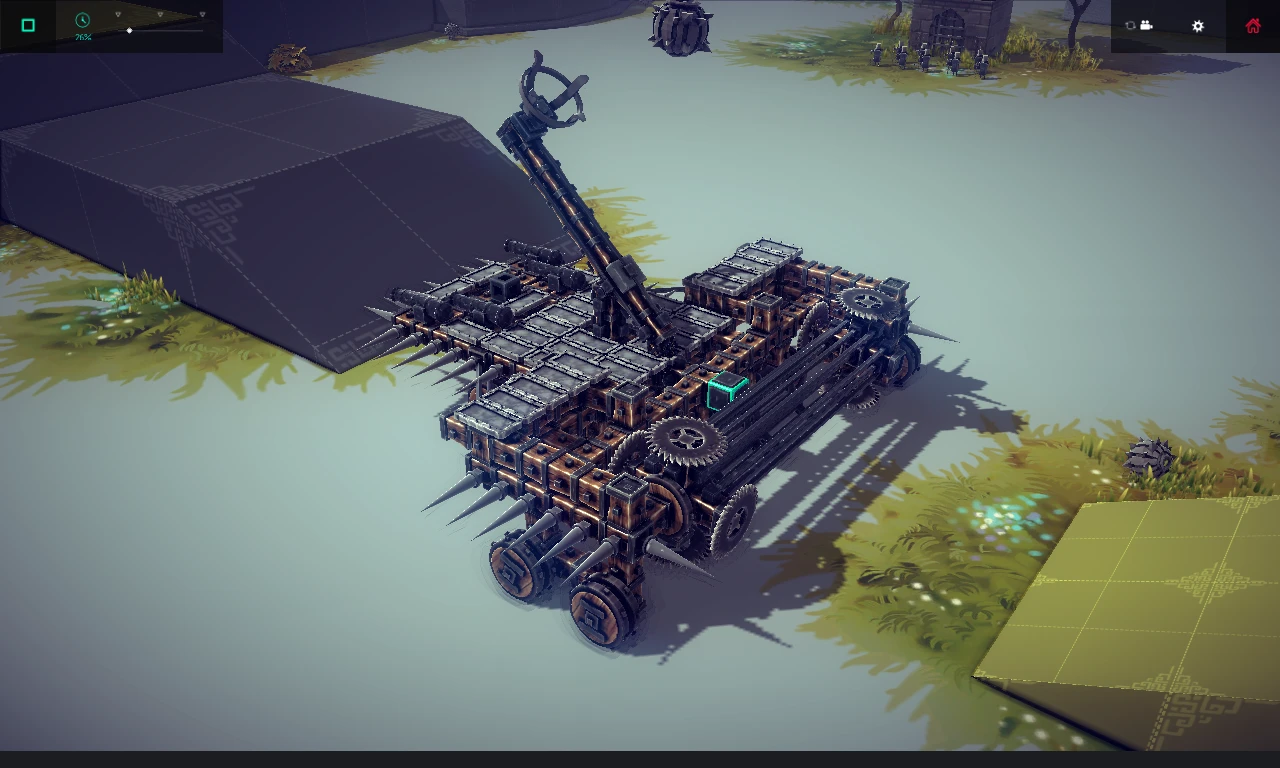
Task: Click the time scale slider handle
Action: [129, 31]
